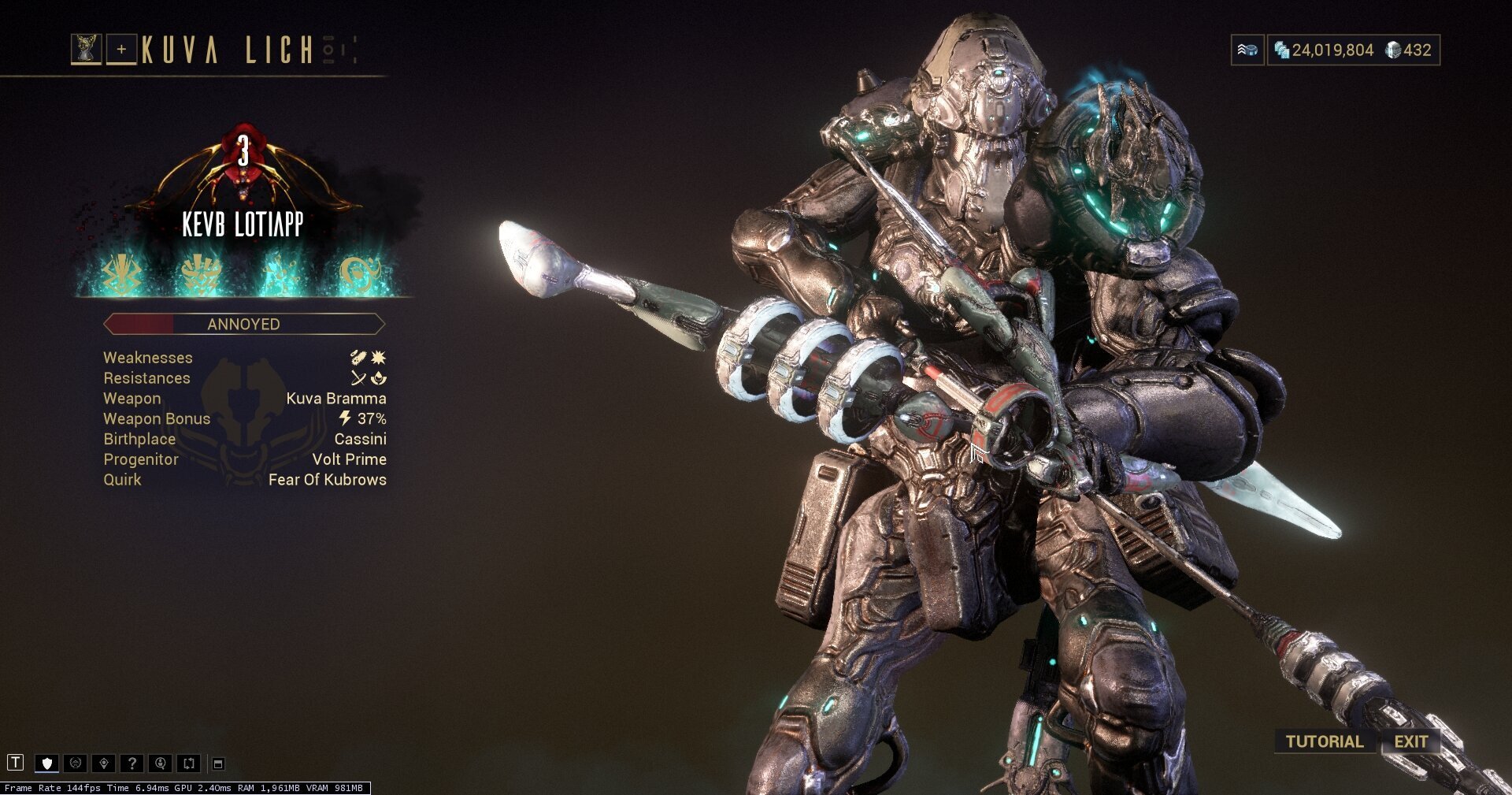This screenshot has width=1512, height=795.
Task: Click the ANNOYED rage meter bar
Action: (243, 324)
